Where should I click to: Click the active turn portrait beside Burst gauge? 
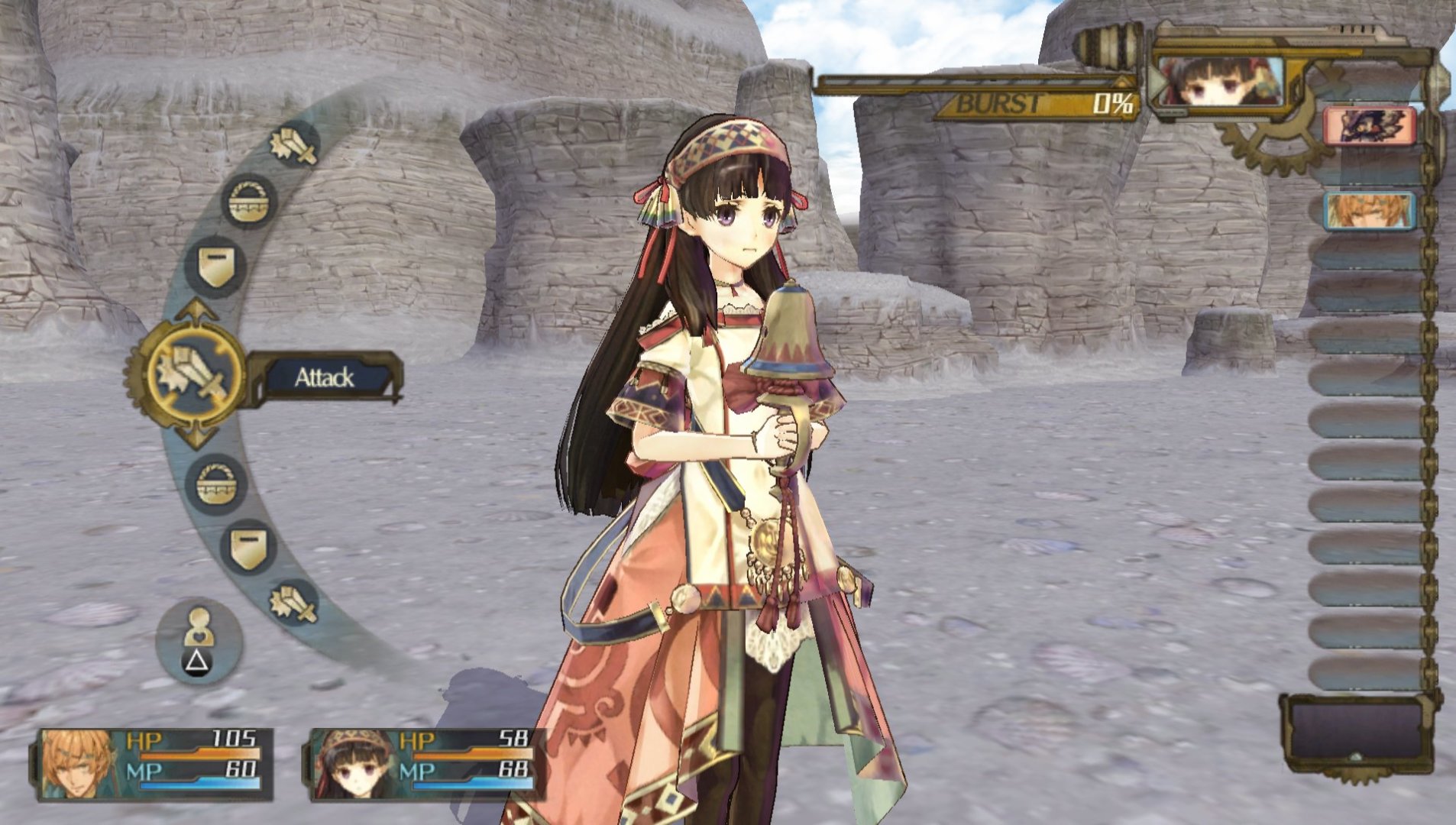[x=1219, y=82]
